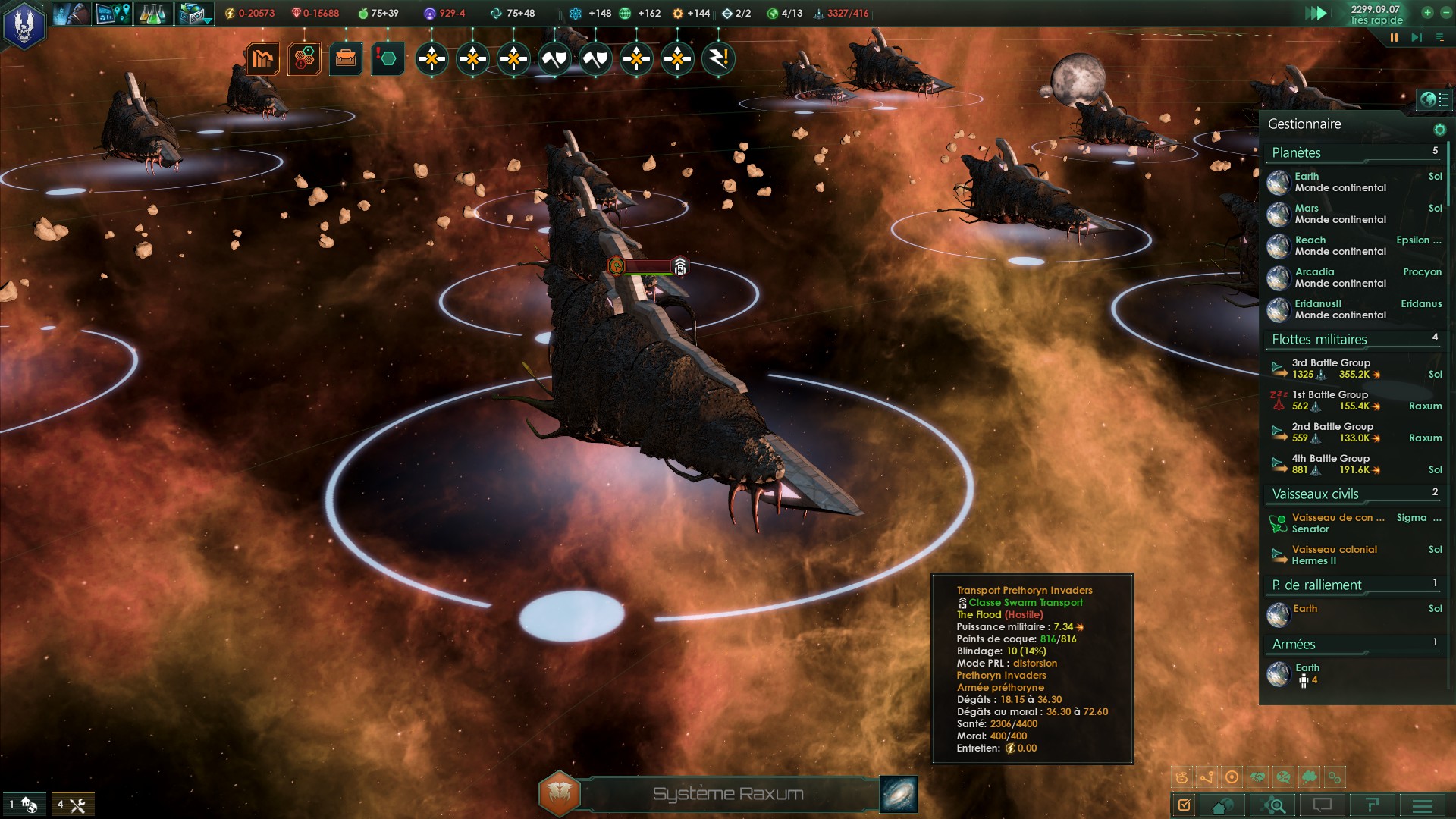Pause the game with the pause button

(1394, 37)
